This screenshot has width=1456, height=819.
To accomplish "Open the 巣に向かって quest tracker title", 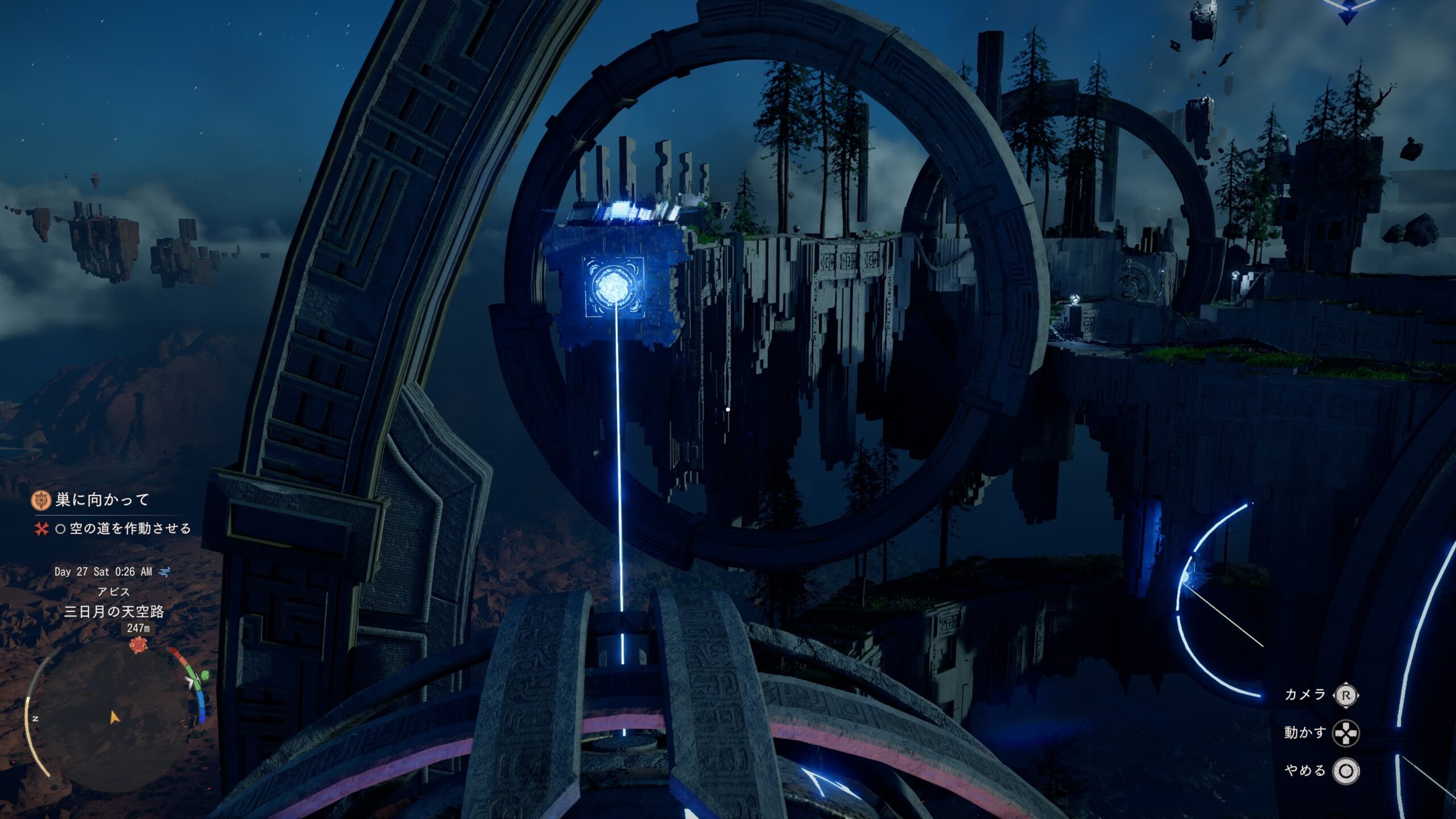I will pos(102,500).
